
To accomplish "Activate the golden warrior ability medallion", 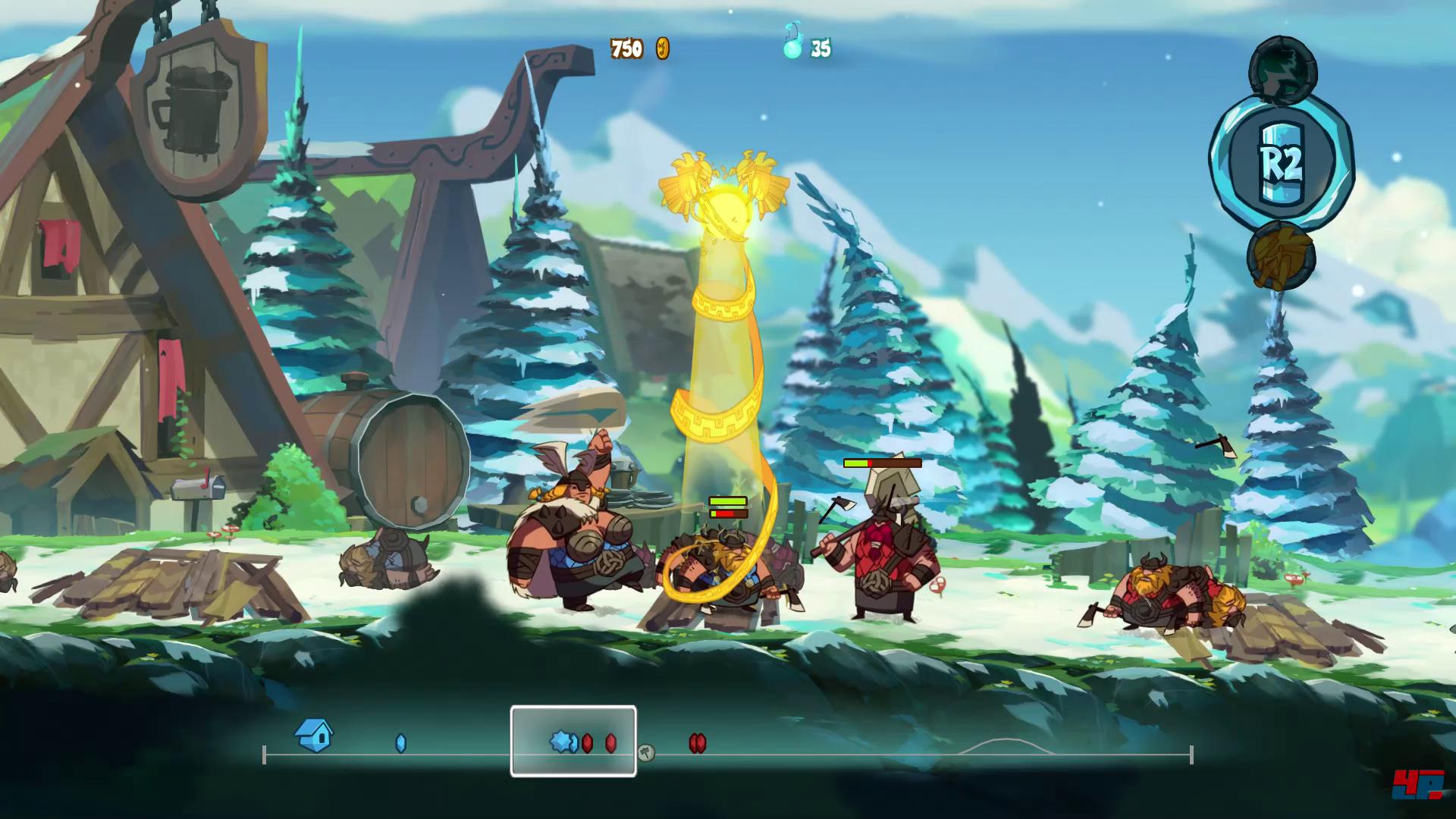I will coord(1281,256).
